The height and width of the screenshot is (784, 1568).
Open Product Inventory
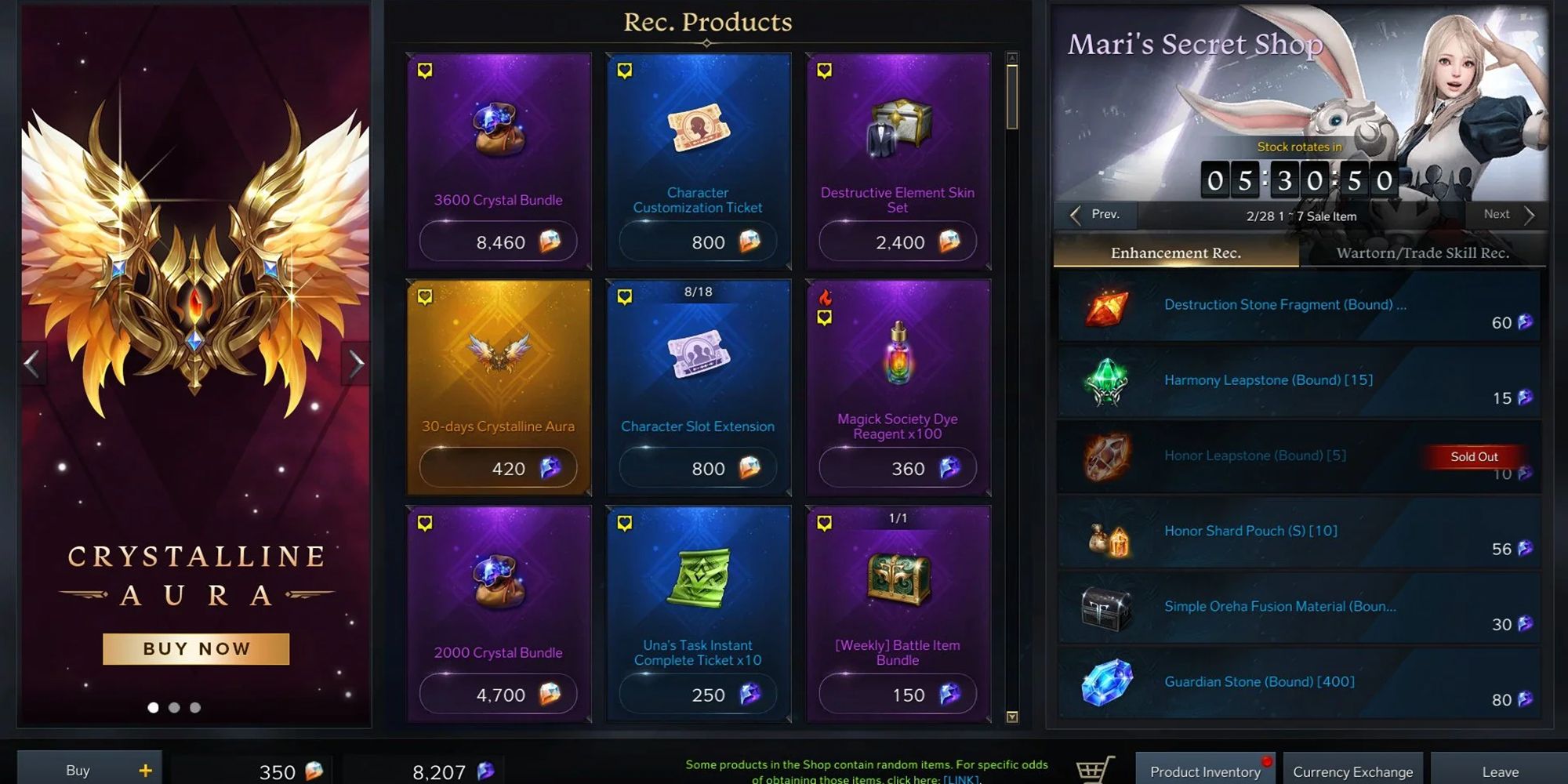1204,771
